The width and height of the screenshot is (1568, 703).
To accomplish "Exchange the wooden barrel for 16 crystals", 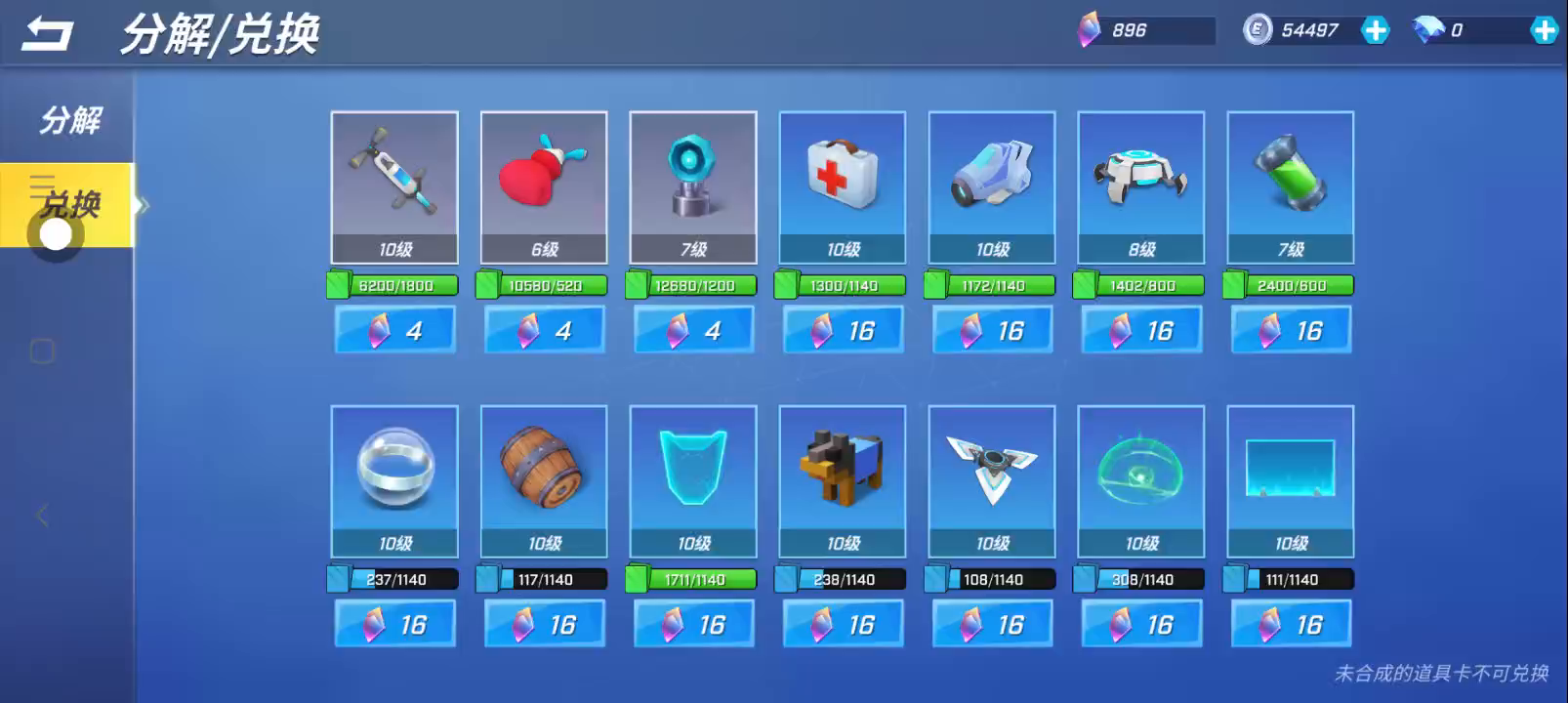I will pos(544,624).
